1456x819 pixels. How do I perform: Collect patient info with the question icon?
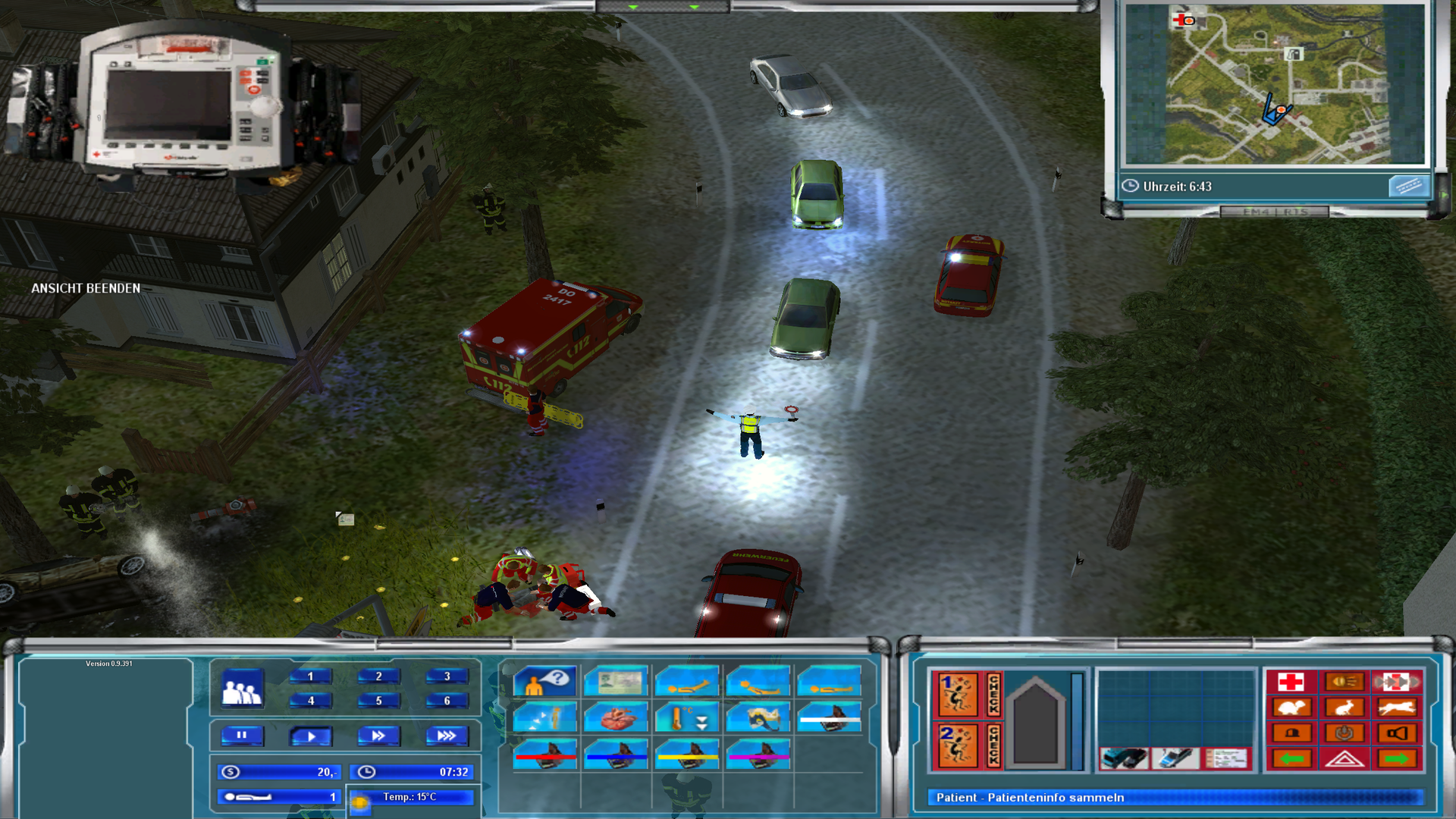pyautogui.click(x=544, y=682)
